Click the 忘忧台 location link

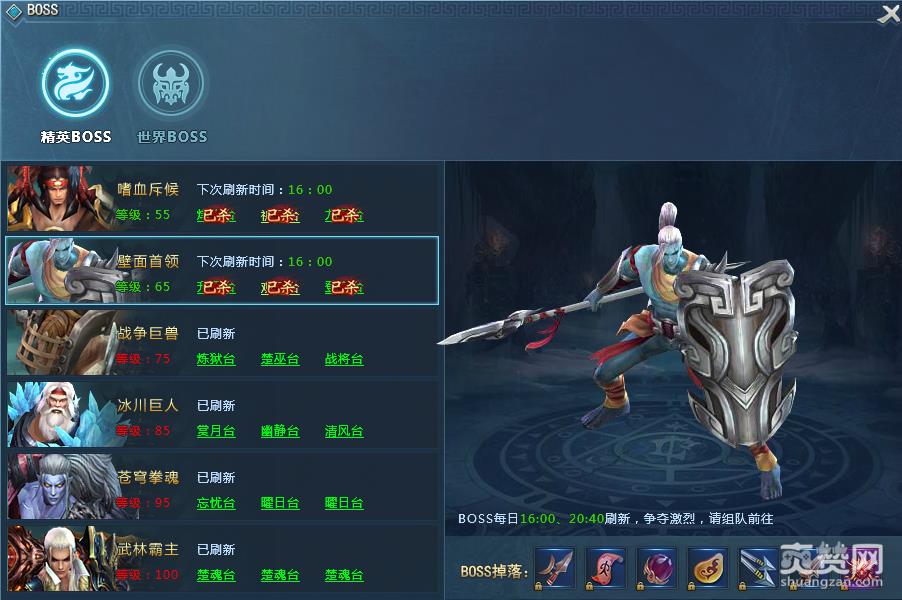click(x=216, y=503)
